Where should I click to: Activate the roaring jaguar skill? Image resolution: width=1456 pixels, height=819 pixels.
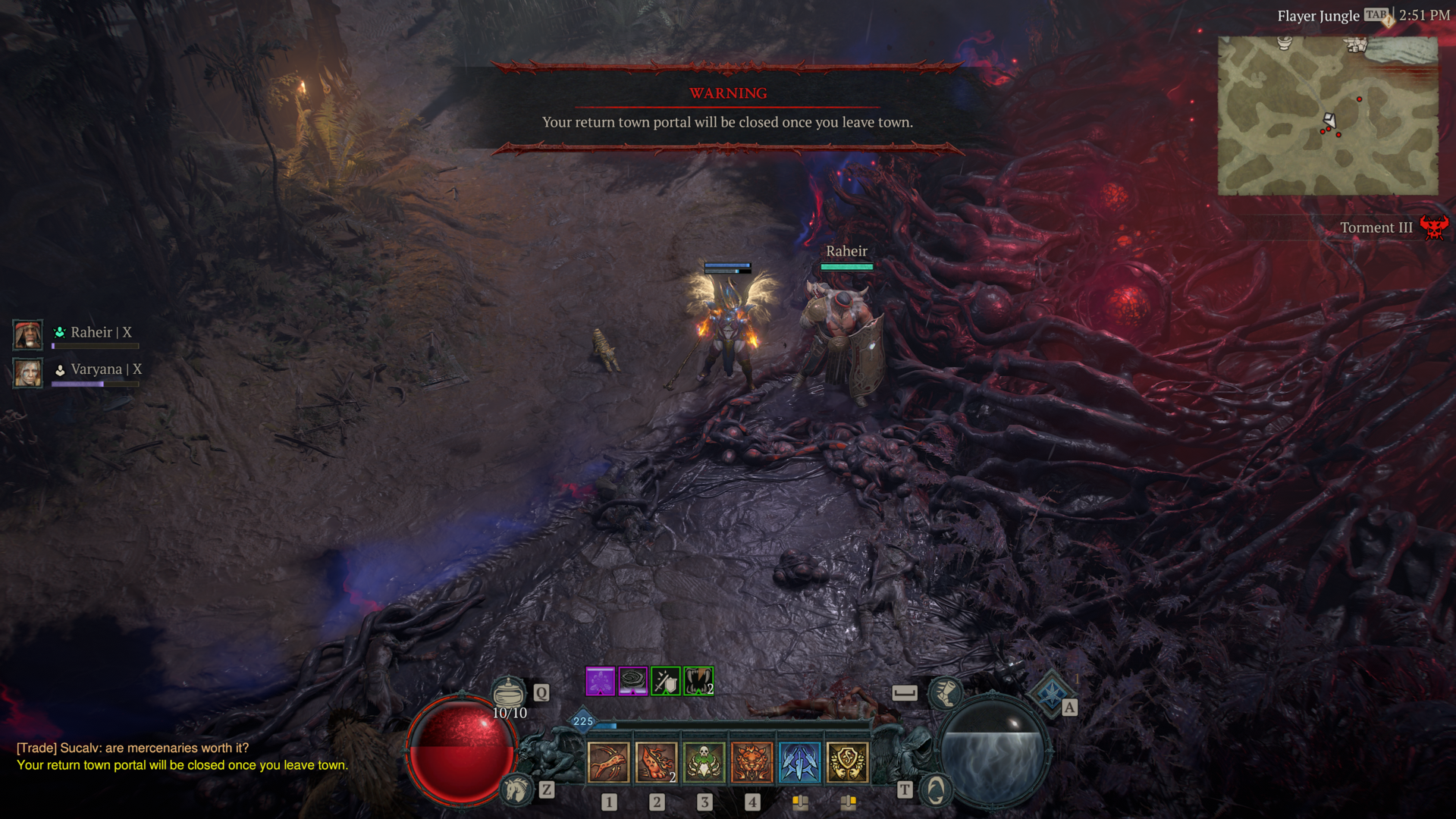tap(752, 762)
